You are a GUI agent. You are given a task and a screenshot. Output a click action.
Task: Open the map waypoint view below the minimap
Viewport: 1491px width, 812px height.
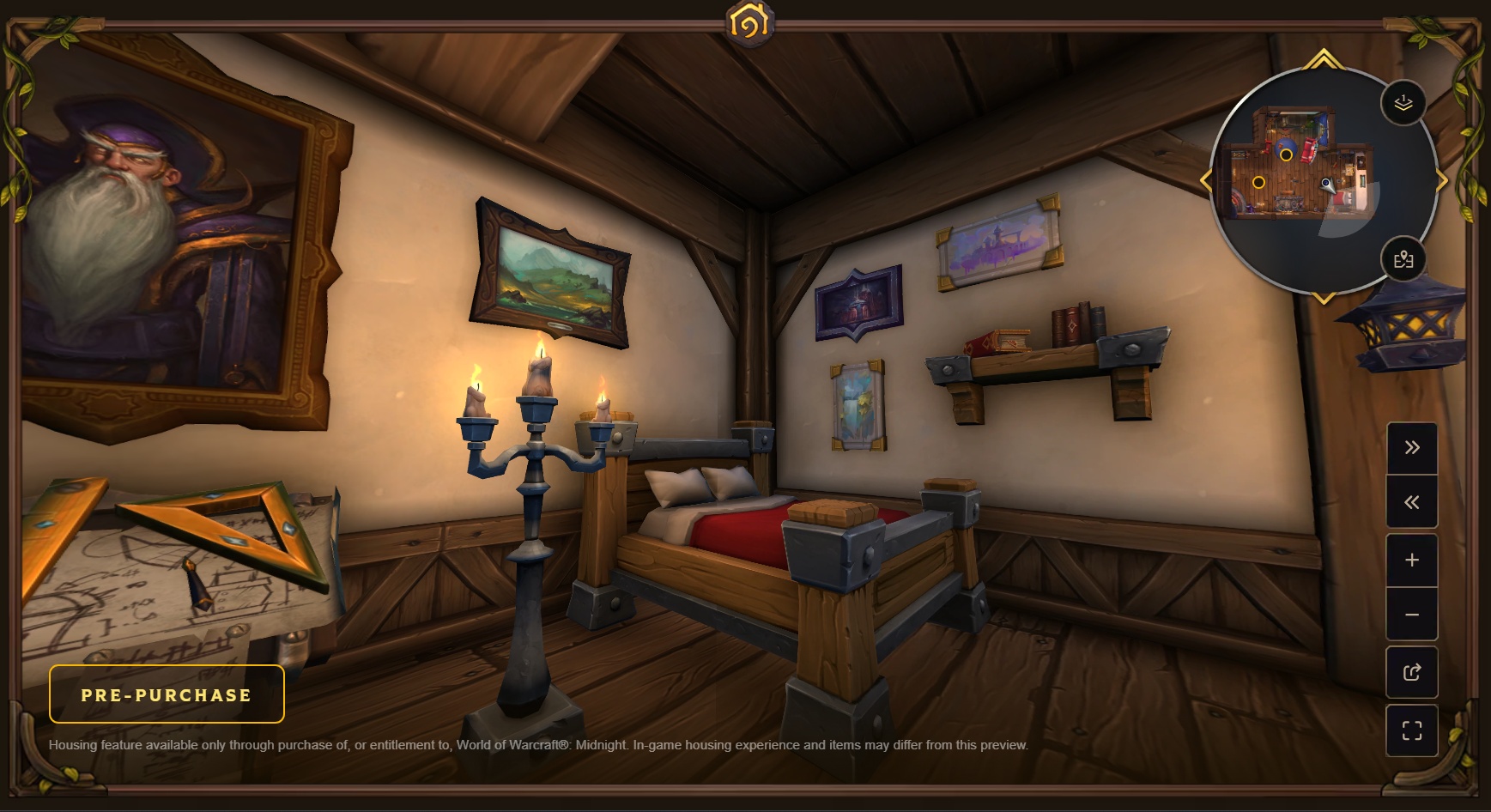point(1404,258)
